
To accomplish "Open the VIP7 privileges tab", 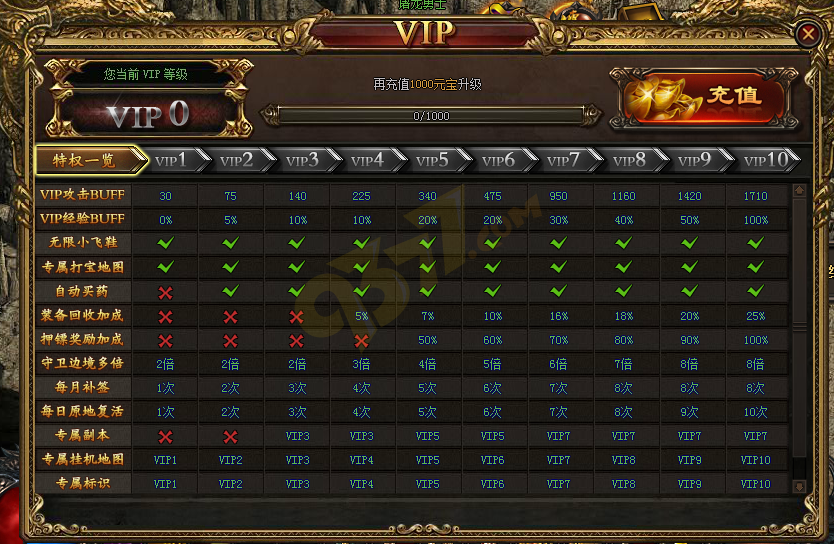I will pyautogui.click(x=564, y=160).
